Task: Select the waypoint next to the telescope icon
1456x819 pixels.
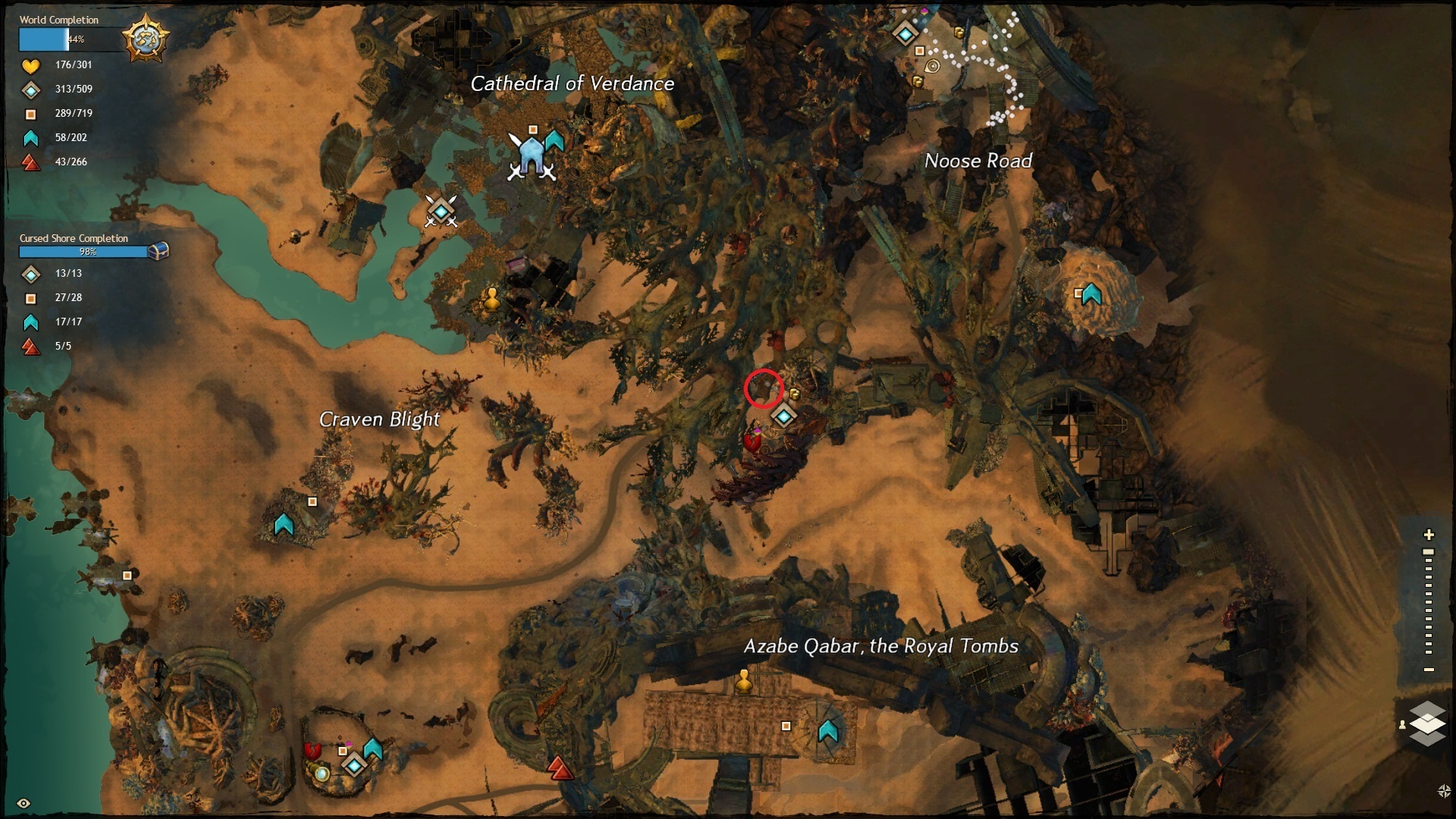Action: [354, 766]
